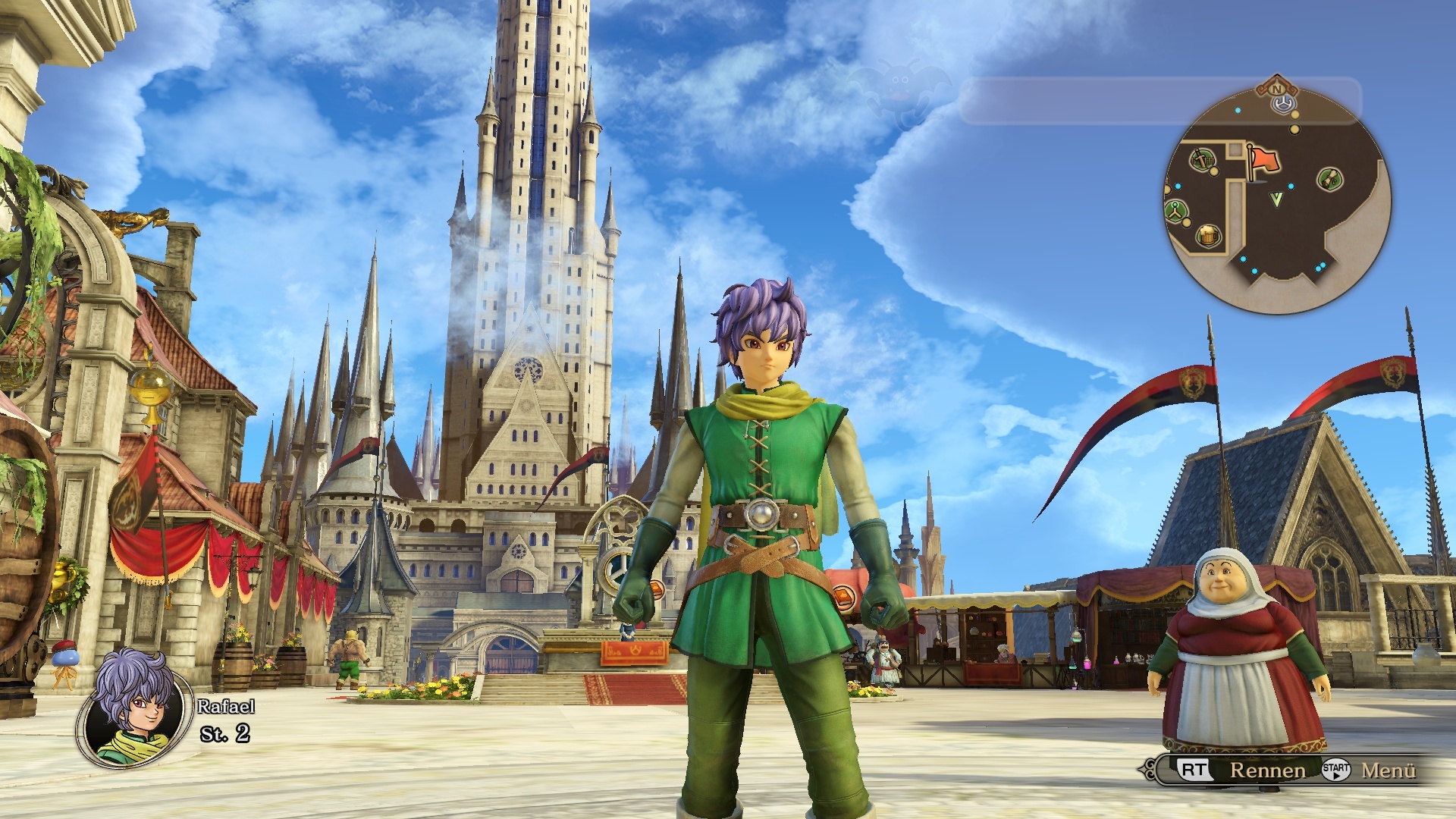This screenshot has height=819, width=1456.
Task: Select the north compass marker atop the minimap
Action: [x=1277, y=89]
